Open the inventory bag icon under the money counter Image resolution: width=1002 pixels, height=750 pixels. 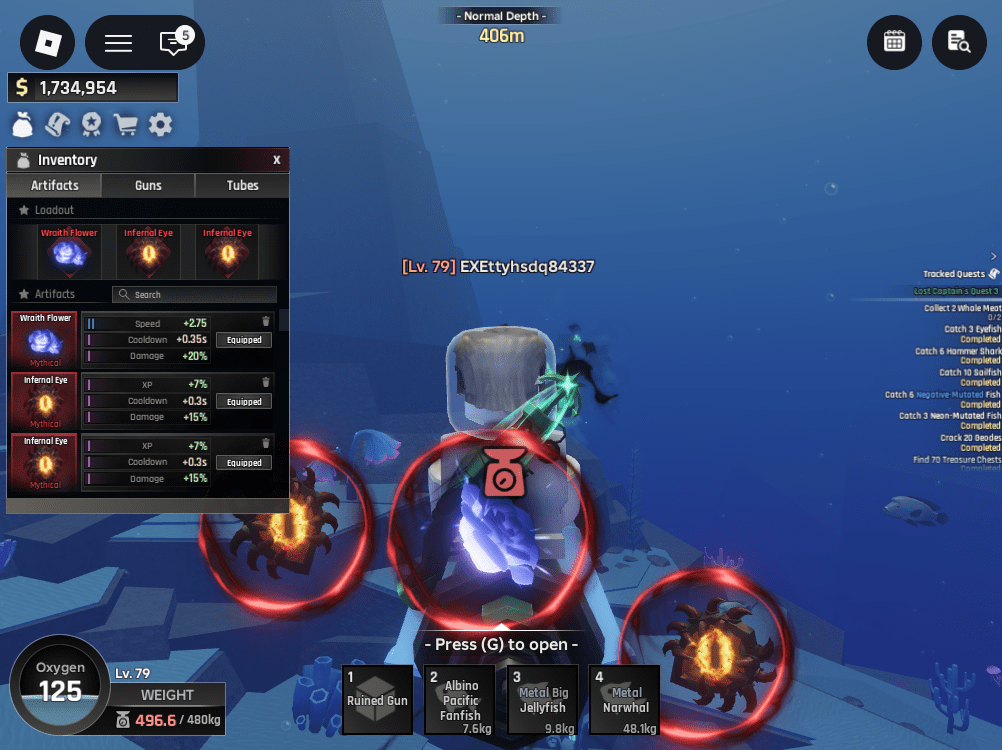[x=23, y=125]
